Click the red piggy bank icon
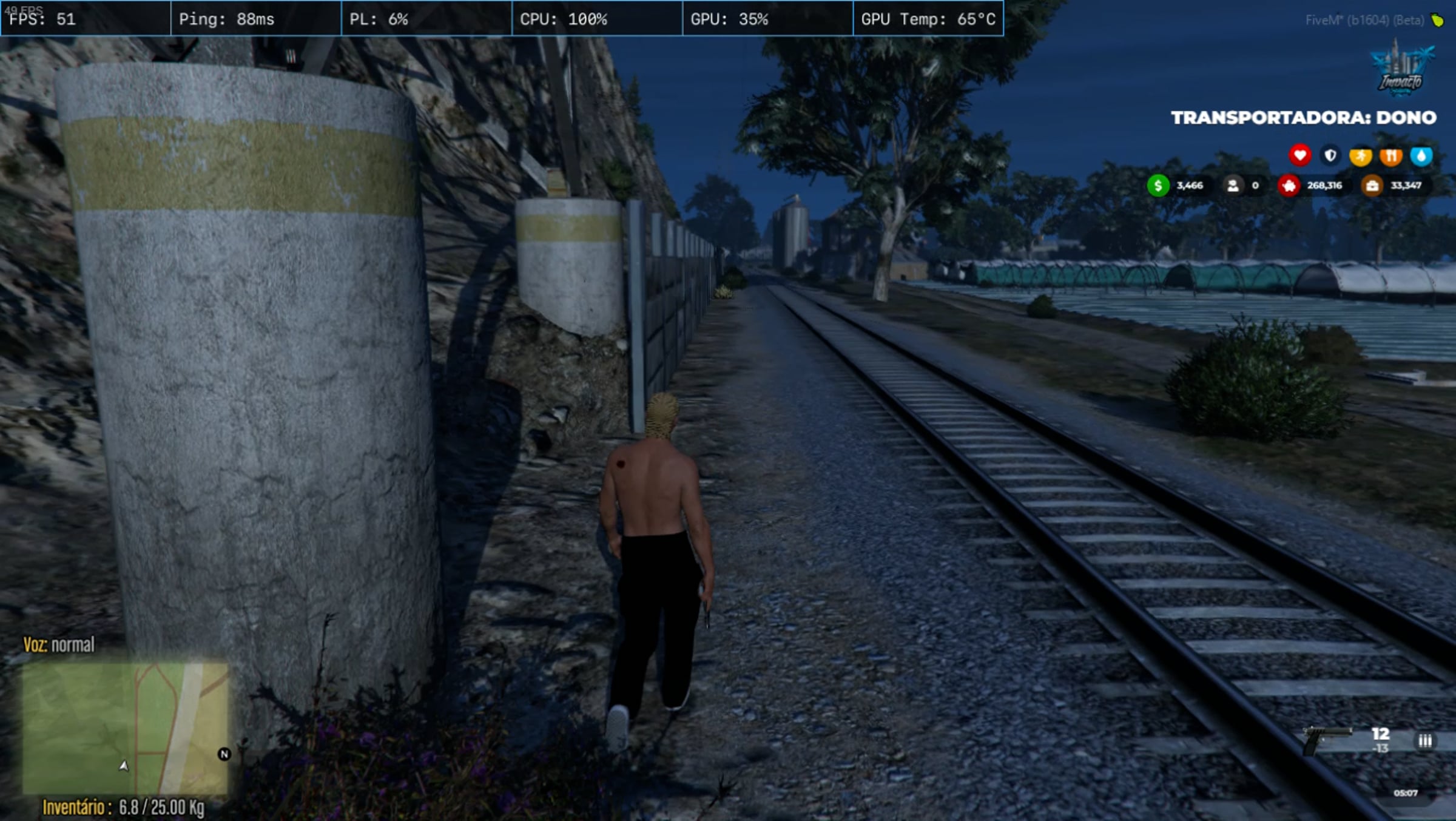 1289,186
